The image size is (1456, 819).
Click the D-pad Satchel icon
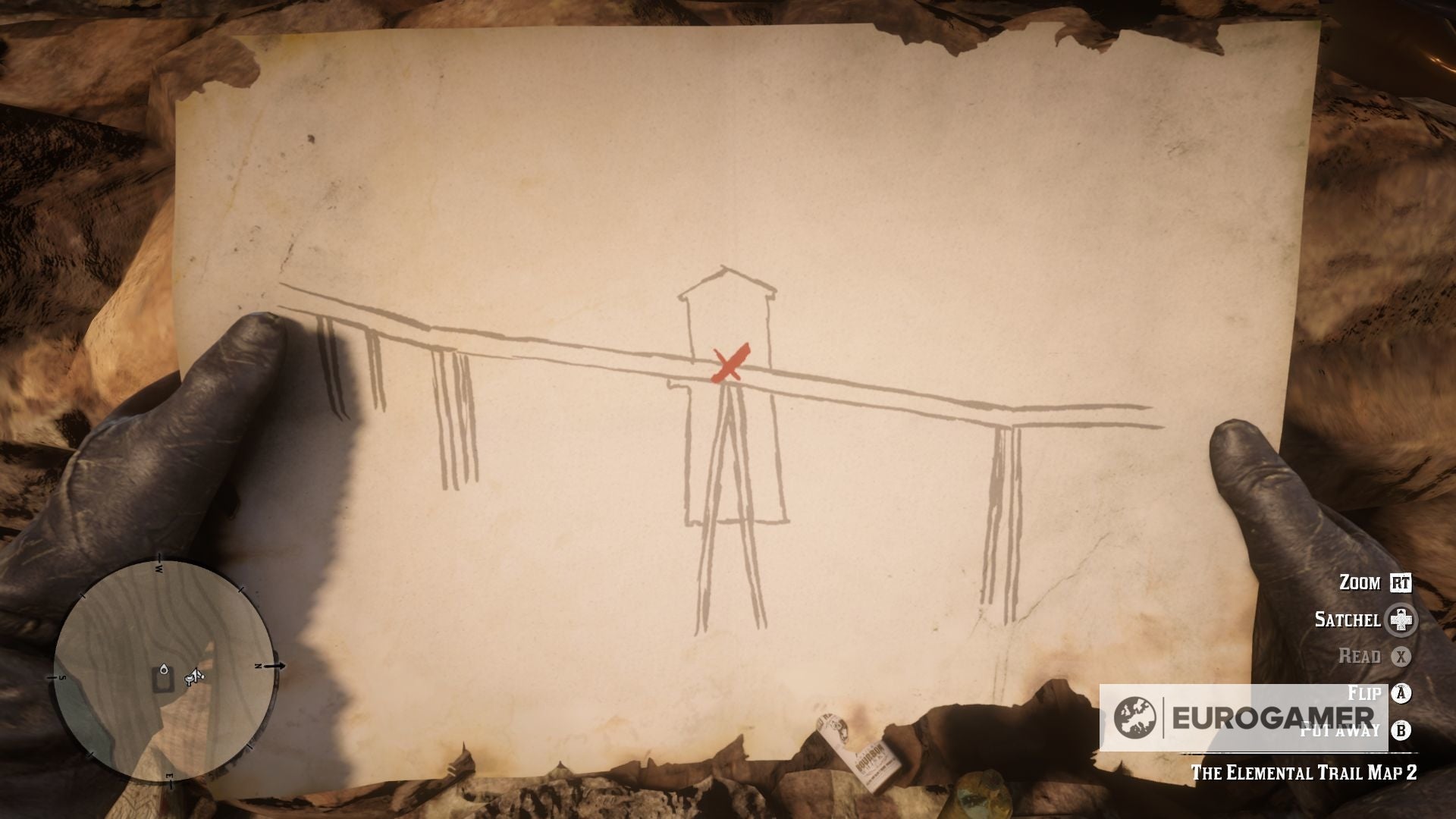1400,620
